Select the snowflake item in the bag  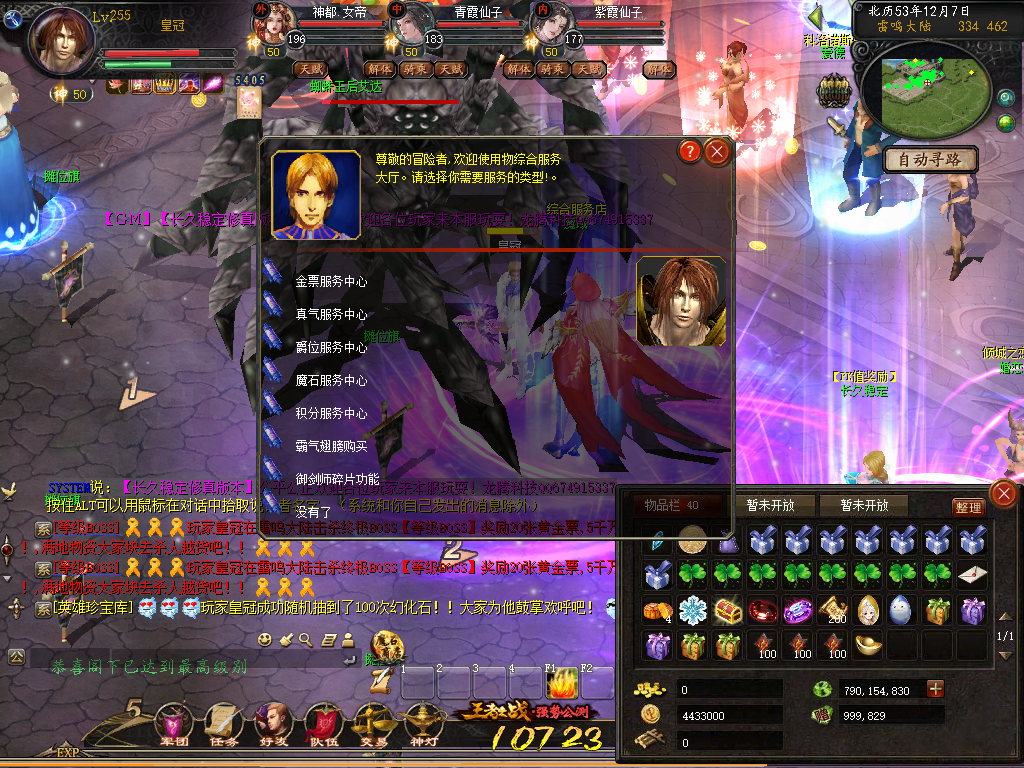pos(692,610)
